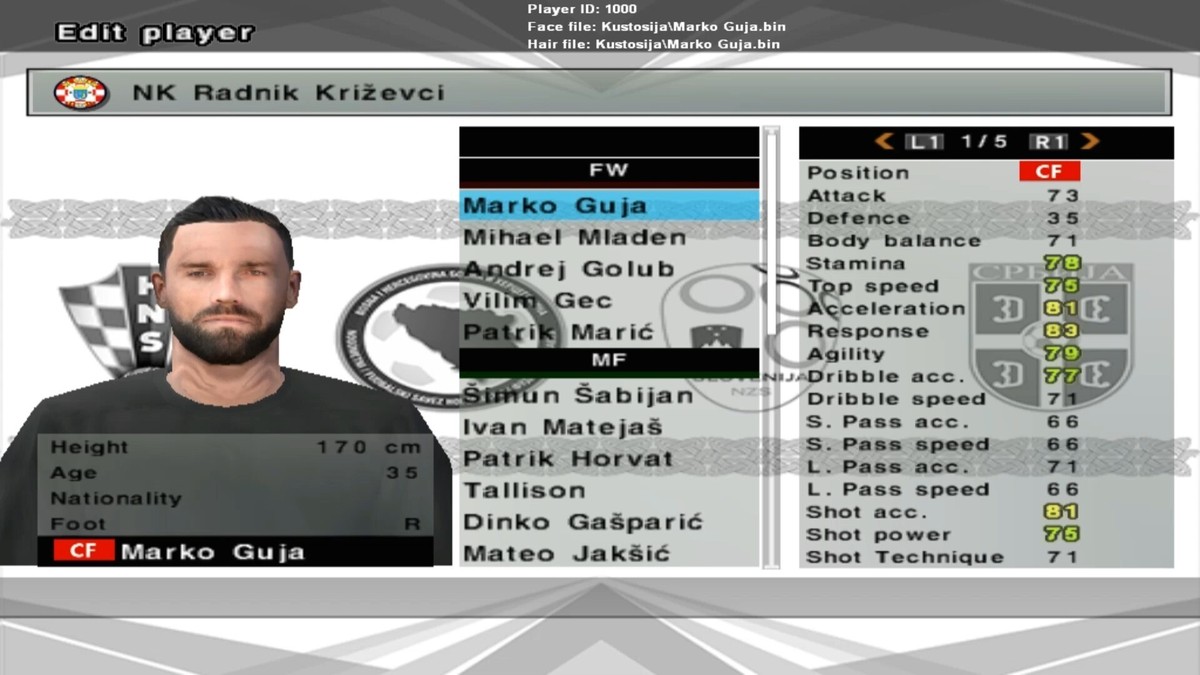This screenshot has width=1200, height=675.
Task: Select forward Patrik Marić
Action: pos(558,332)
